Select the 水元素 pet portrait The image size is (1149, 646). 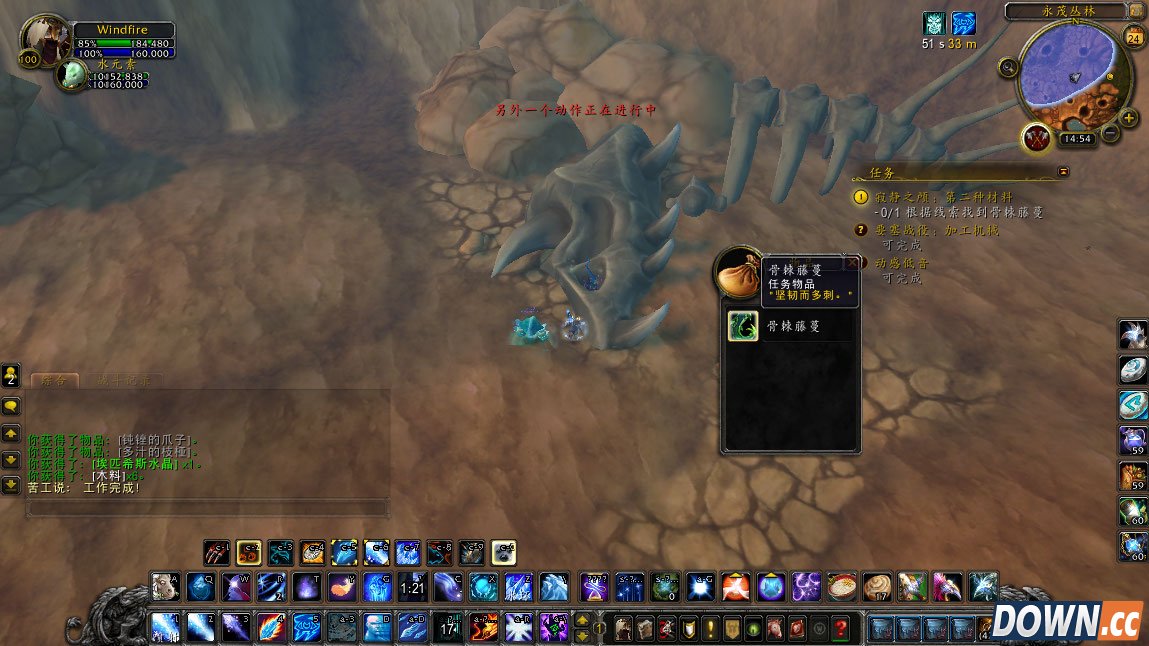(71, 75)
